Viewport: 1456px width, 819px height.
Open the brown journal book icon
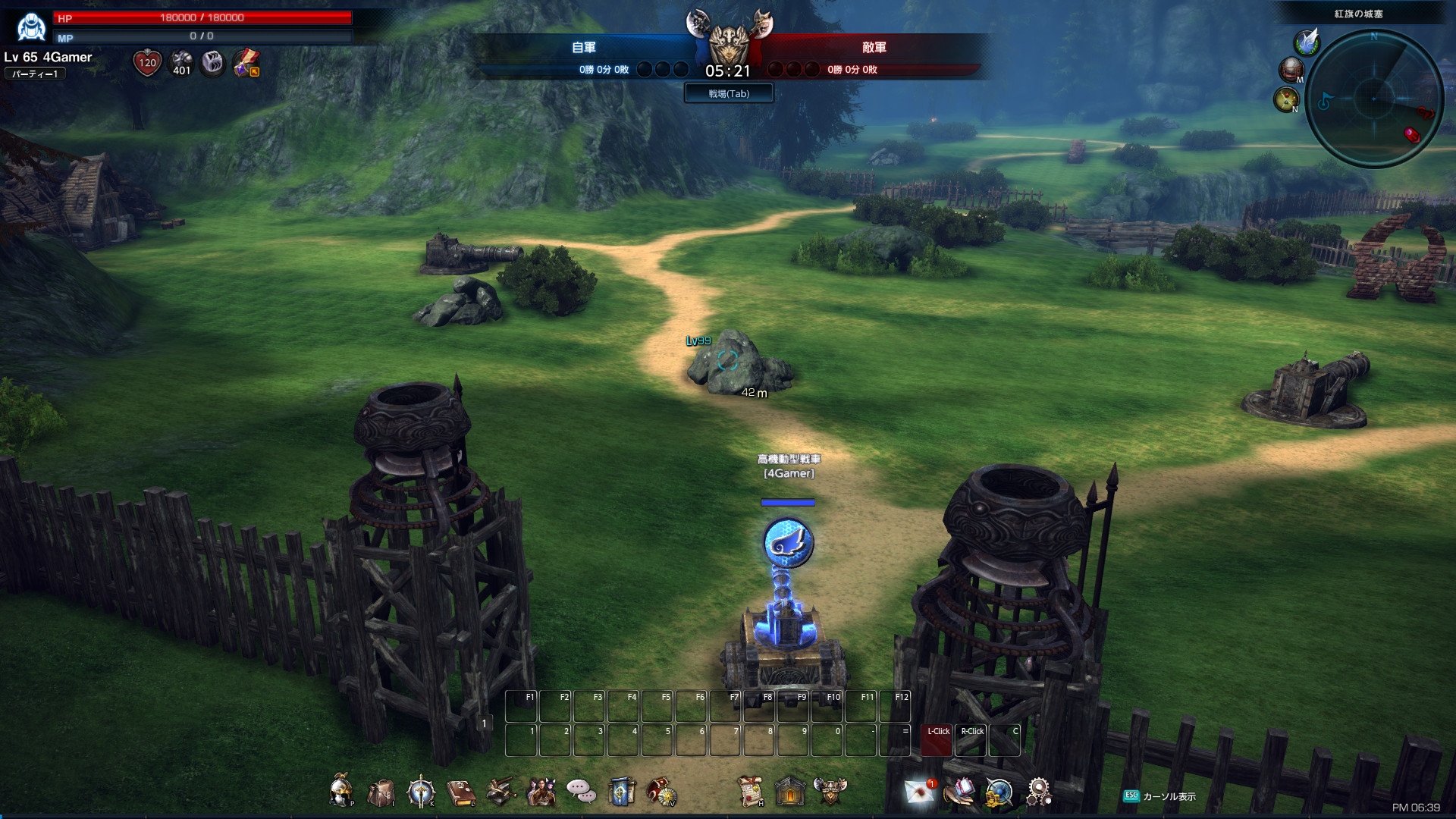[460, 792]
